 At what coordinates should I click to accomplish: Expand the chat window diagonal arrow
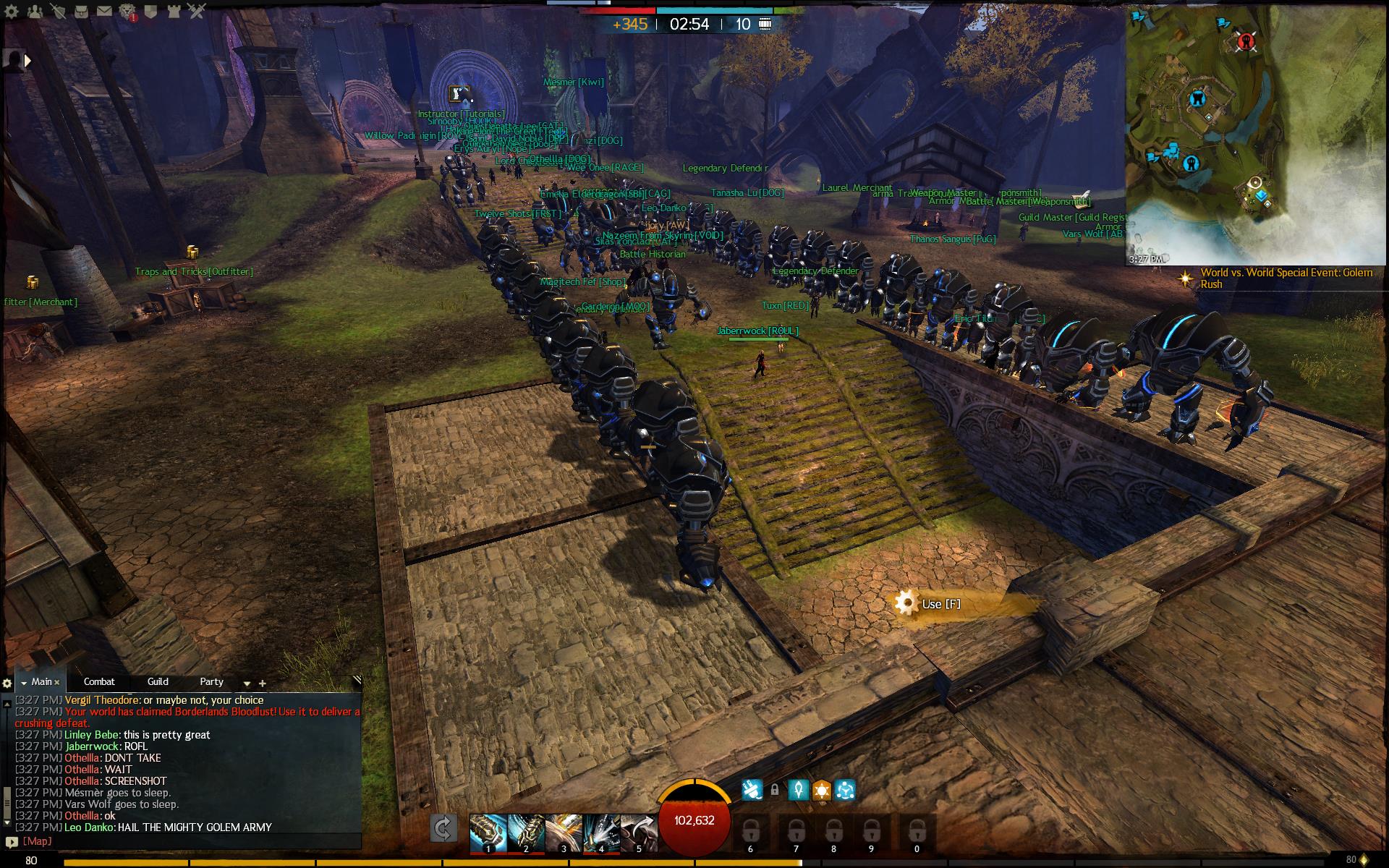(359, 678)
